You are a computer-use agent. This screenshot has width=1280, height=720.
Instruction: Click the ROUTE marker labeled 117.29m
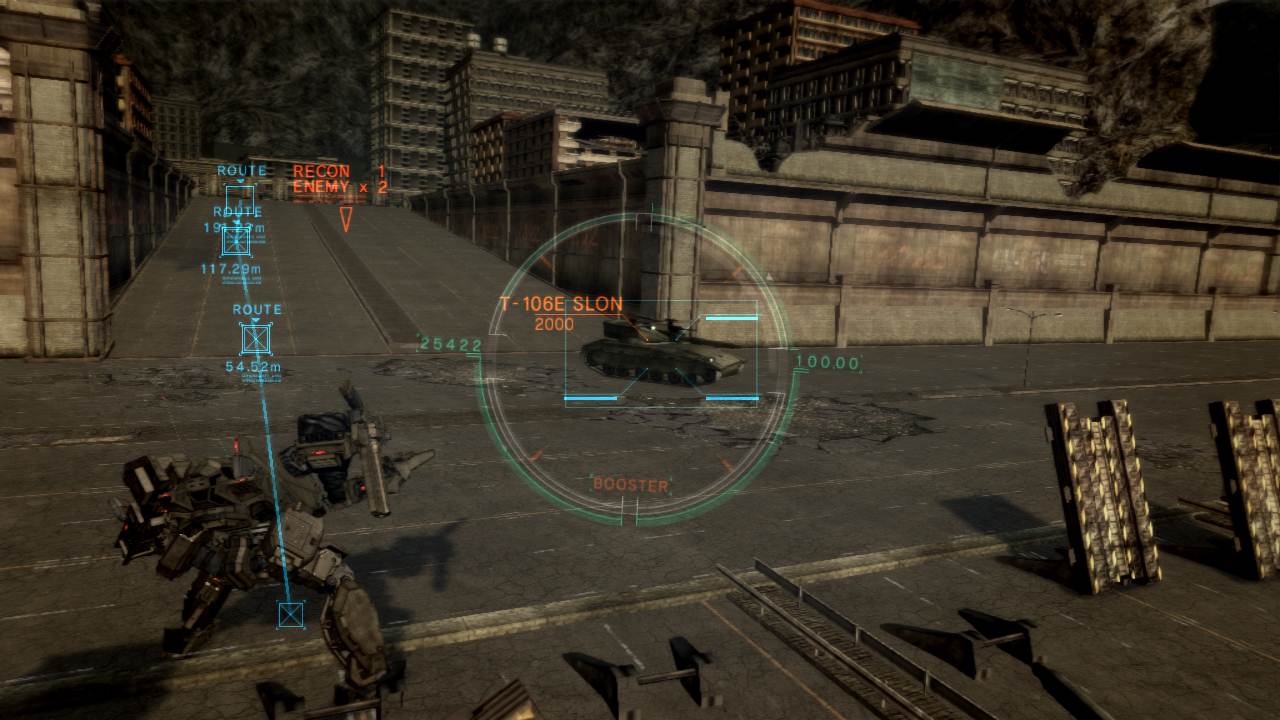[236, 243]
